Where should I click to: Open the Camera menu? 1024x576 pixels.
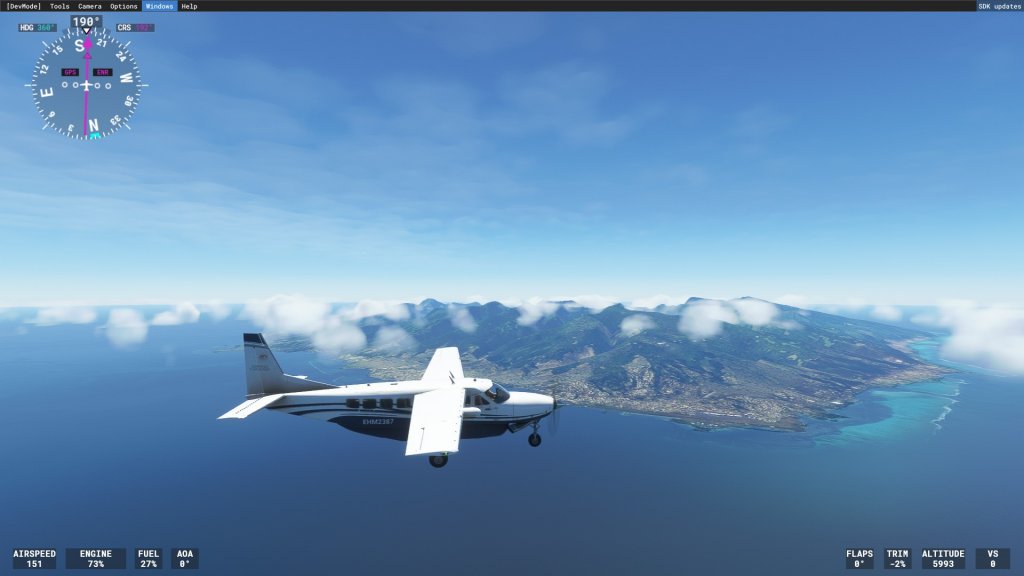point(90,6)
